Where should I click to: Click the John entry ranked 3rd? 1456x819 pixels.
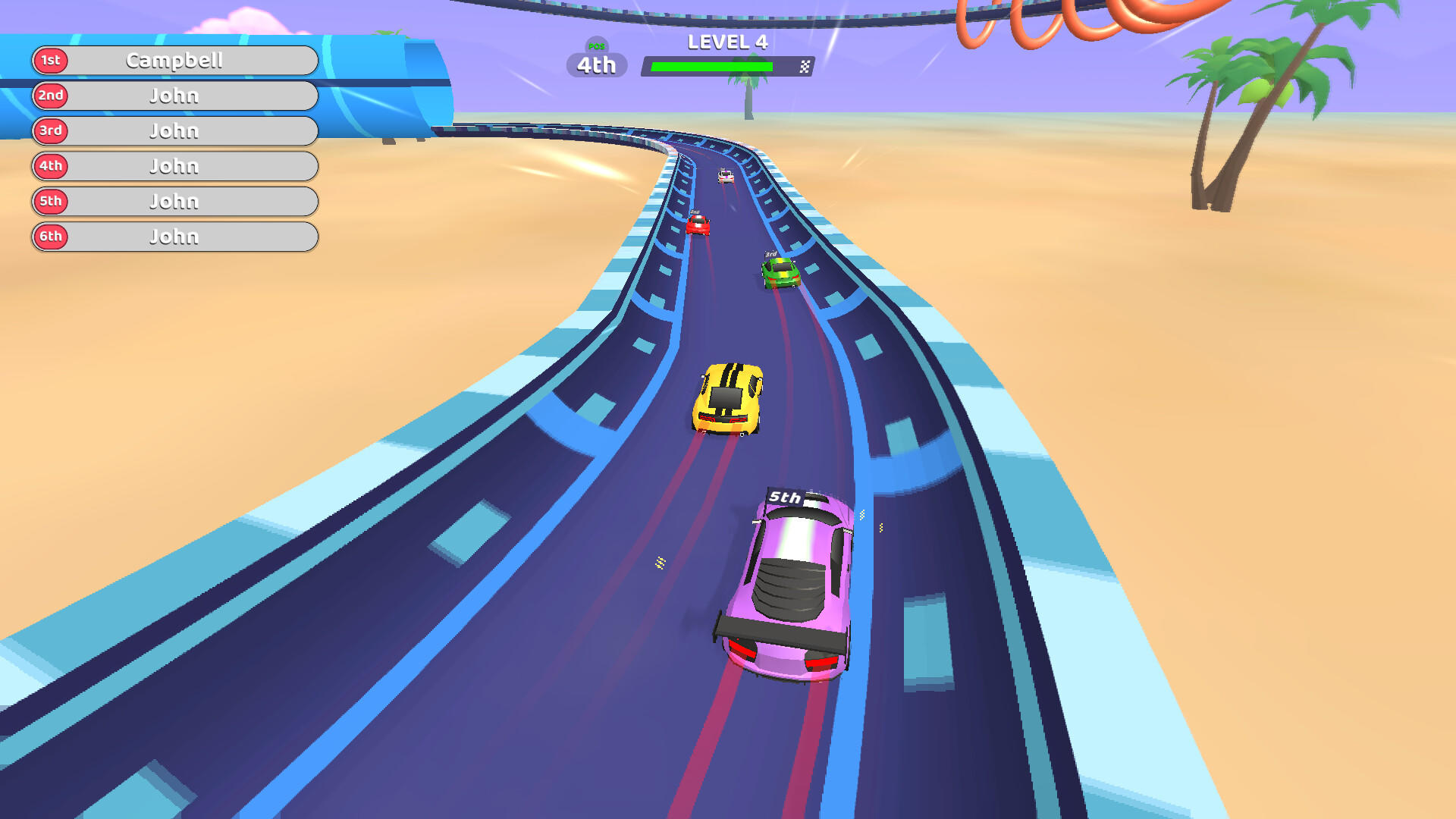click(174, 131)
